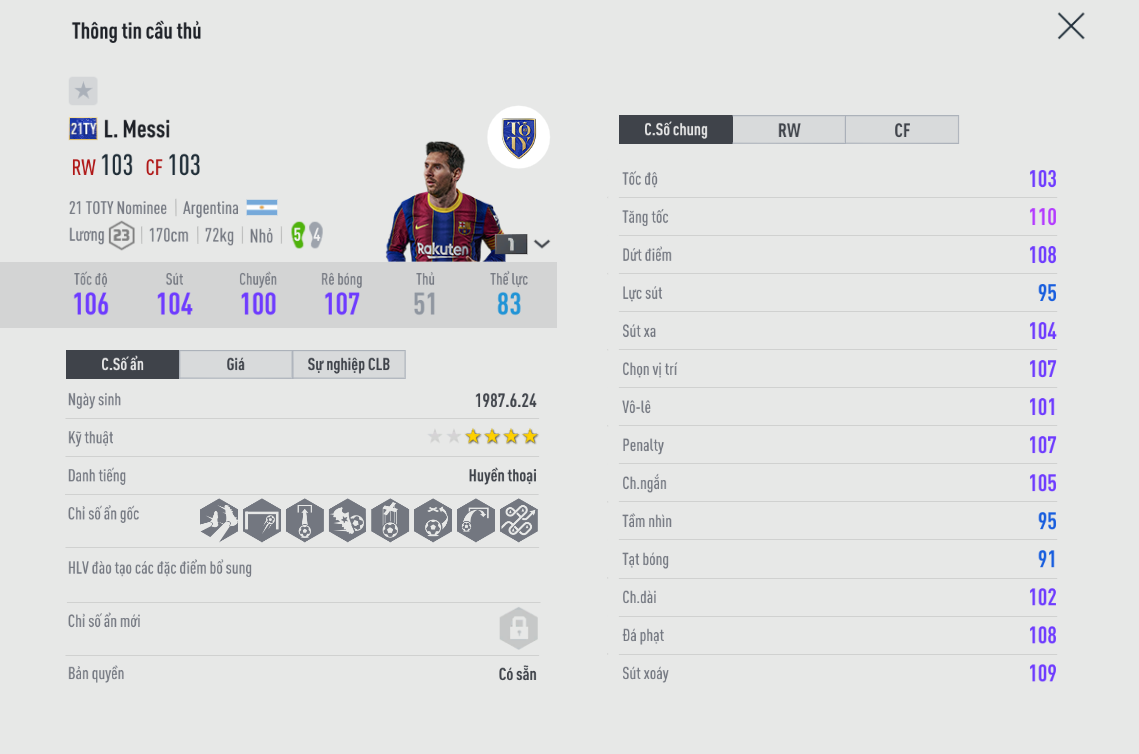The height and width of the screenshot is (754, 1139).
Task: Open the C.Số ẩn tab
Action: tap(122, 365)
